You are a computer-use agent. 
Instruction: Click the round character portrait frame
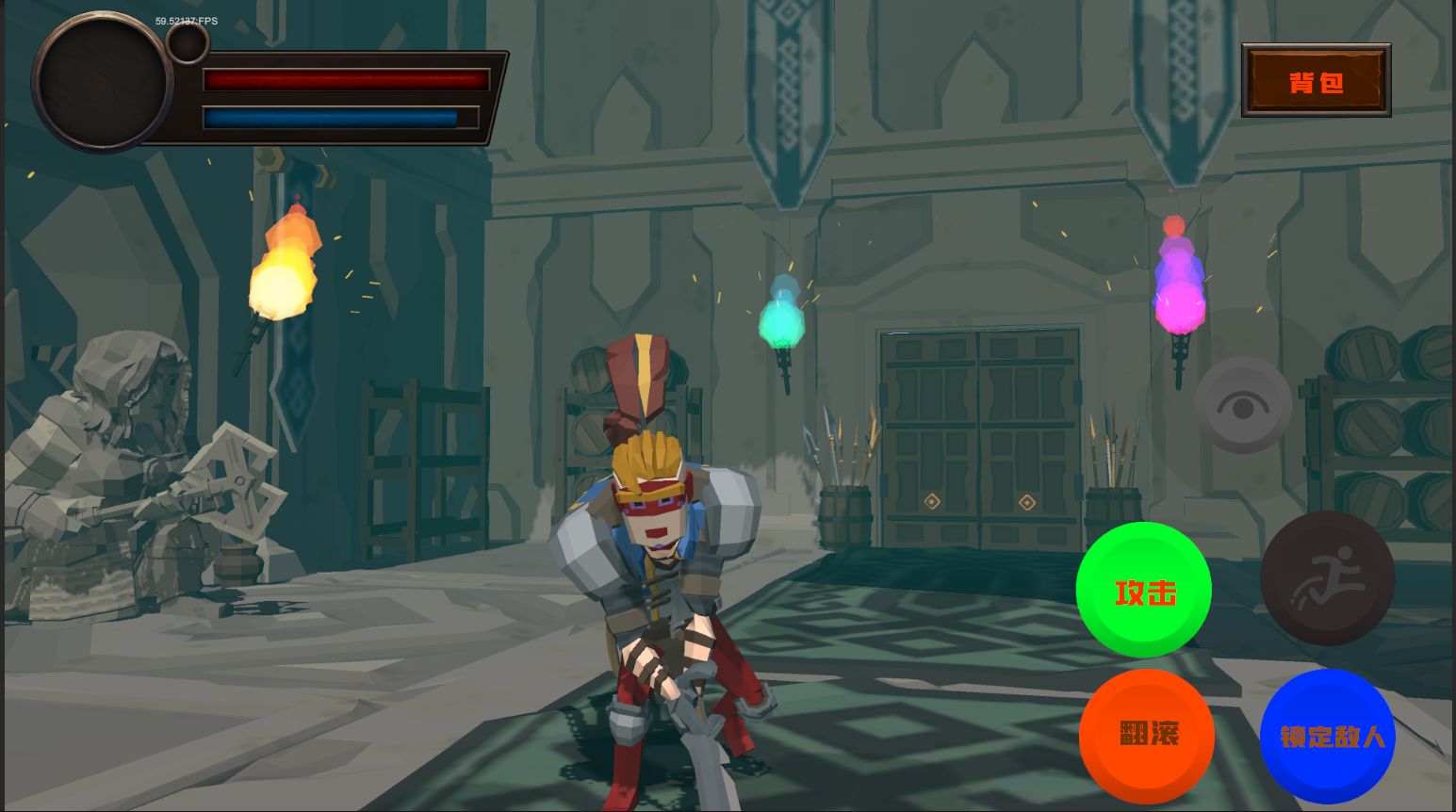click(x=102, y=83)
